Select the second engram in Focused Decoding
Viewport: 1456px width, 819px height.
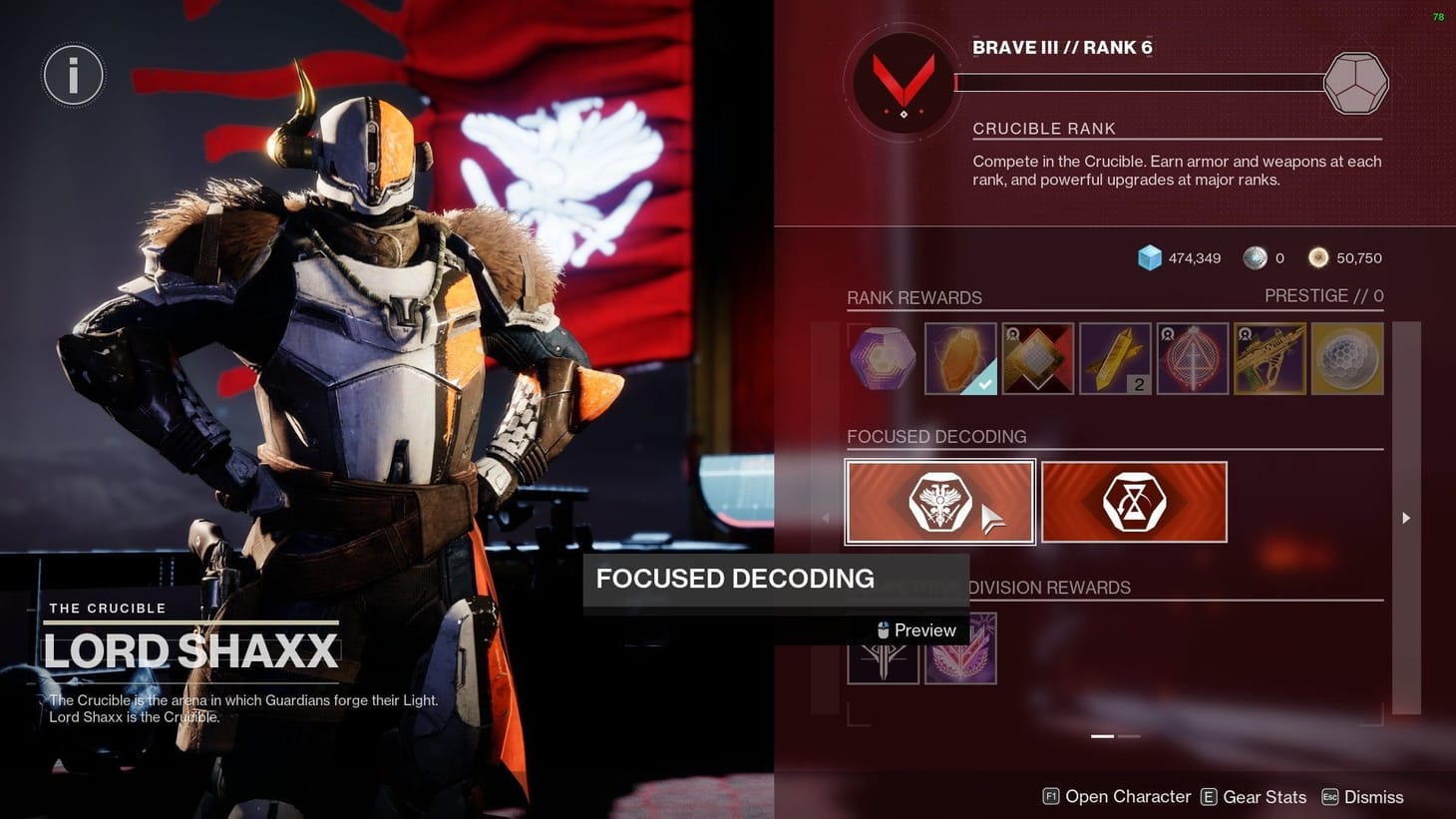pos(1133,501)
